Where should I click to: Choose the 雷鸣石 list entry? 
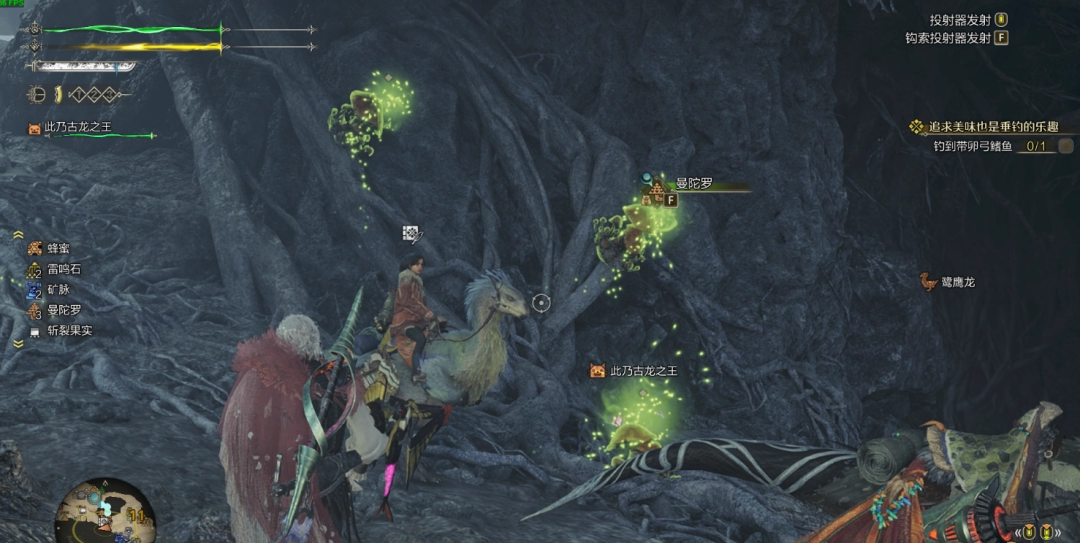[63, 269]
